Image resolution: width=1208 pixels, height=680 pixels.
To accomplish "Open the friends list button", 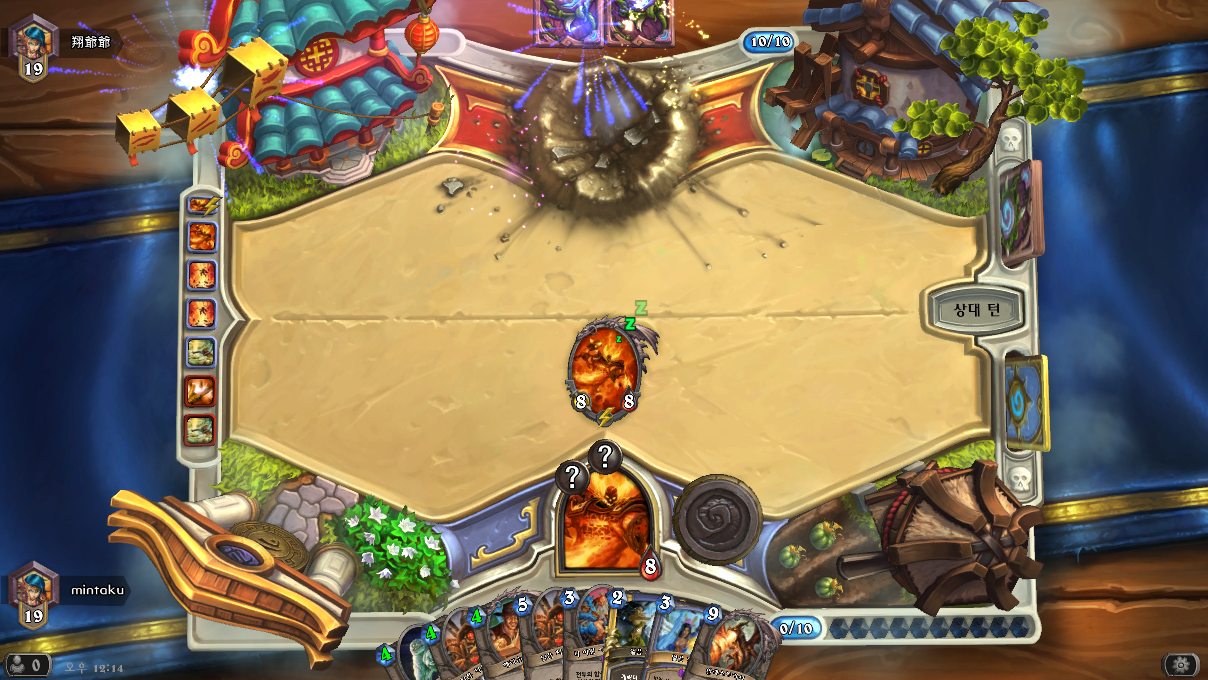I will tap(27, 665).
